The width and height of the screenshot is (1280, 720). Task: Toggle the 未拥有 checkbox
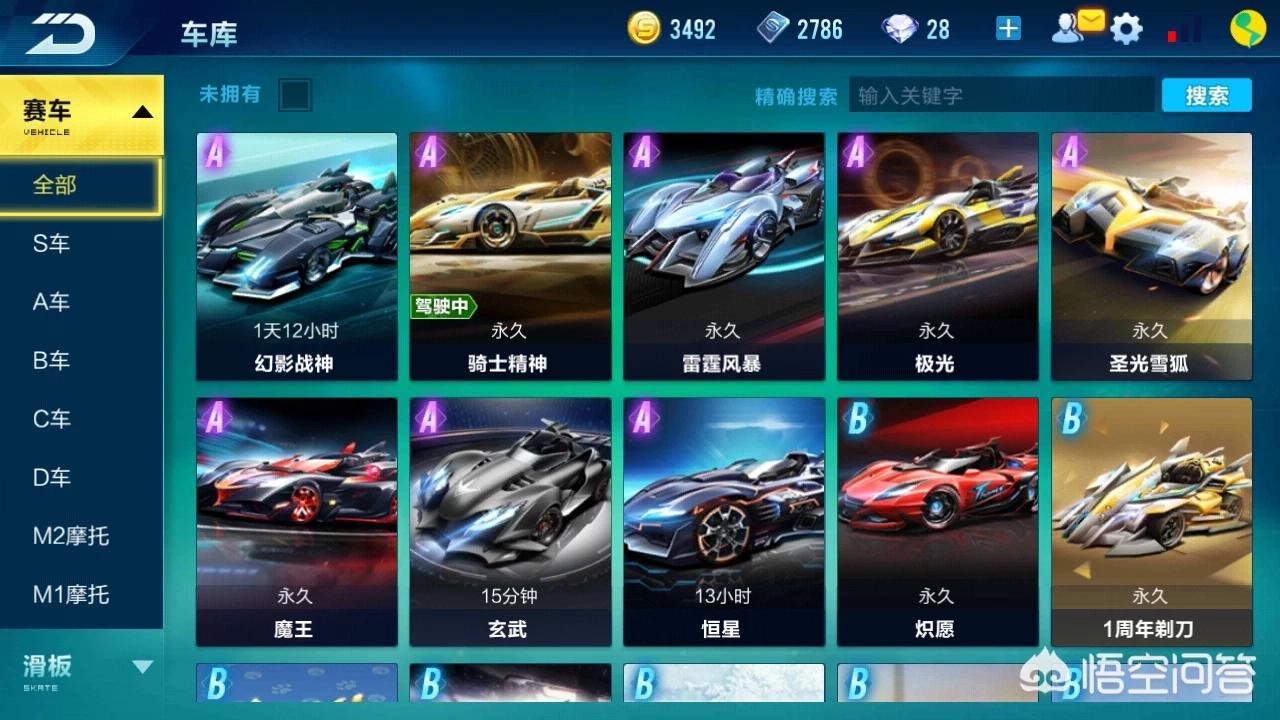tap(295, 95)
